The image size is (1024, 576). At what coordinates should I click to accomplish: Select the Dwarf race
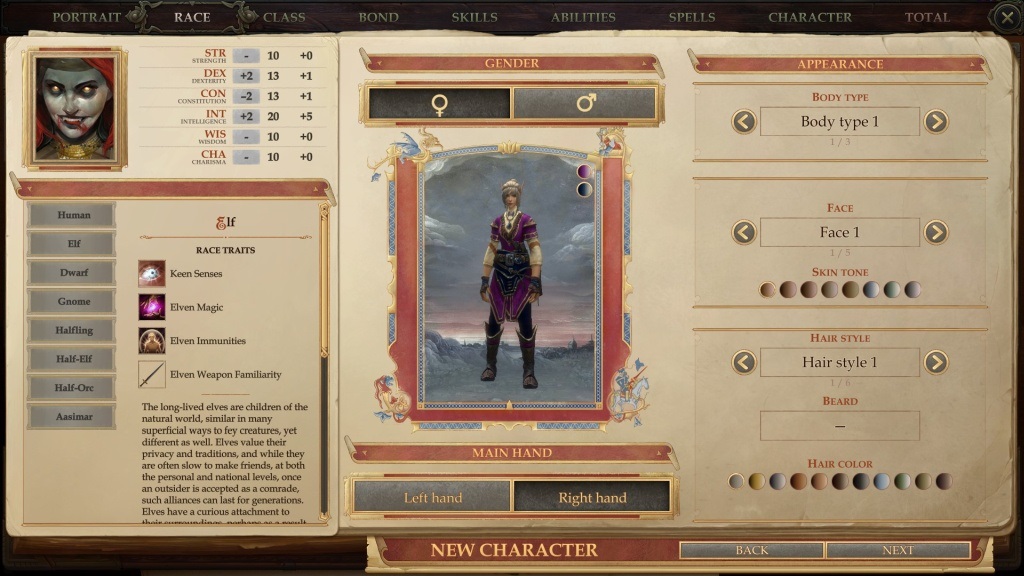pyautogui.click(x=72, y=272)
